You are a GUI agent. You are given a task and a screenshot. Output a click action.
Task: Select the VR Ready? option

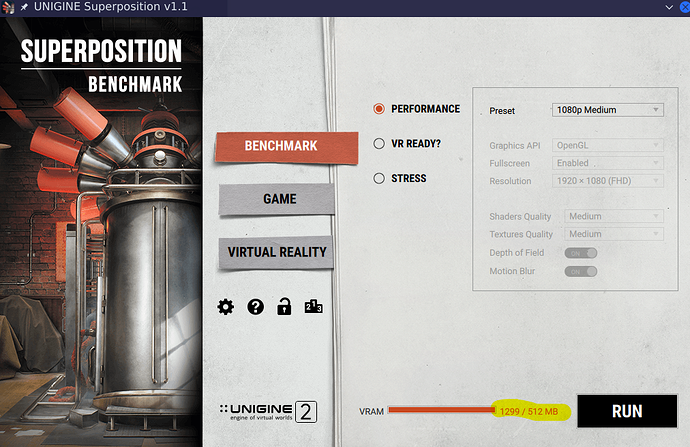379,143
